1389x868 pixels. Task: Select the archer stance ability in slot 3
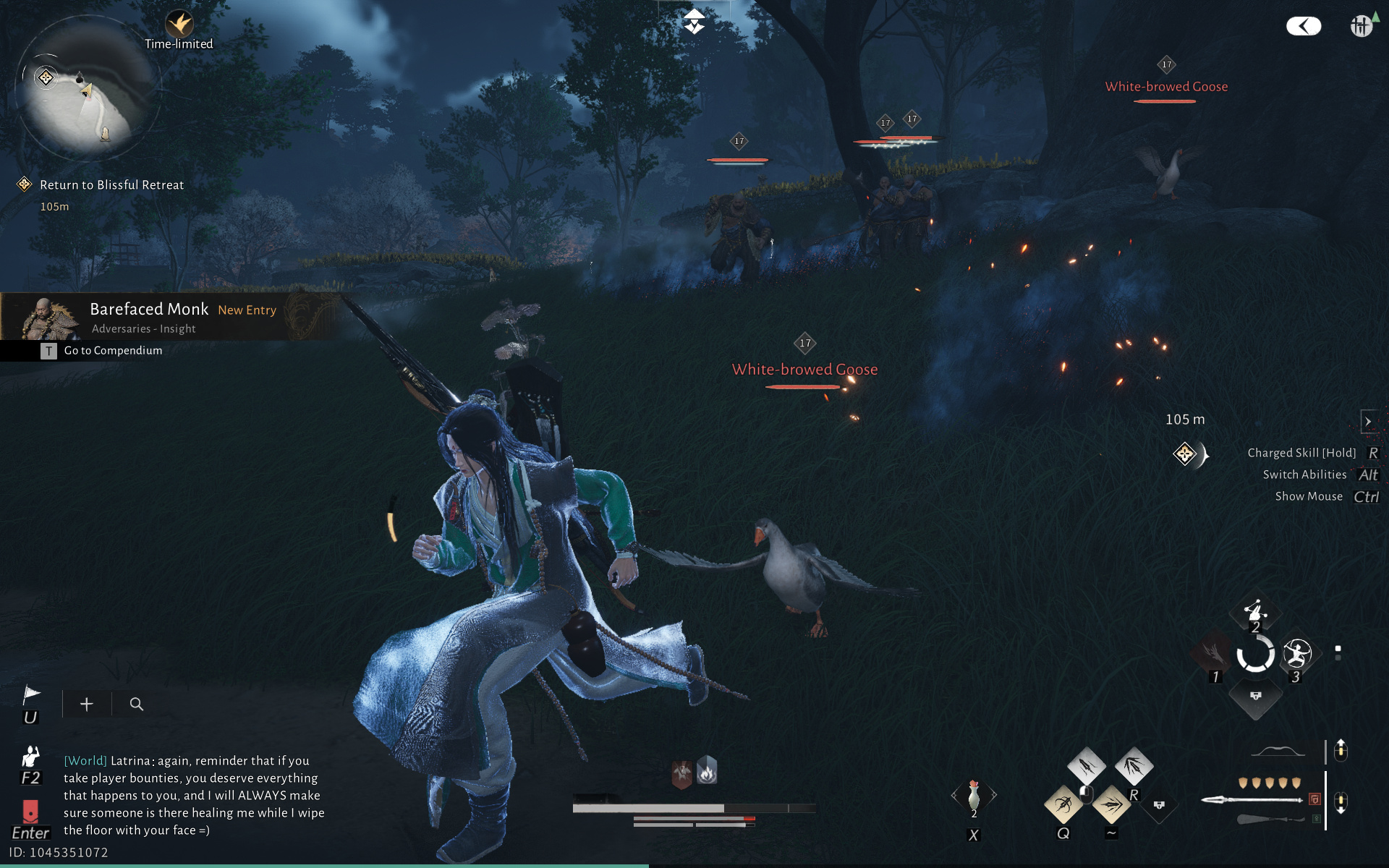[x=1296, y=654]
